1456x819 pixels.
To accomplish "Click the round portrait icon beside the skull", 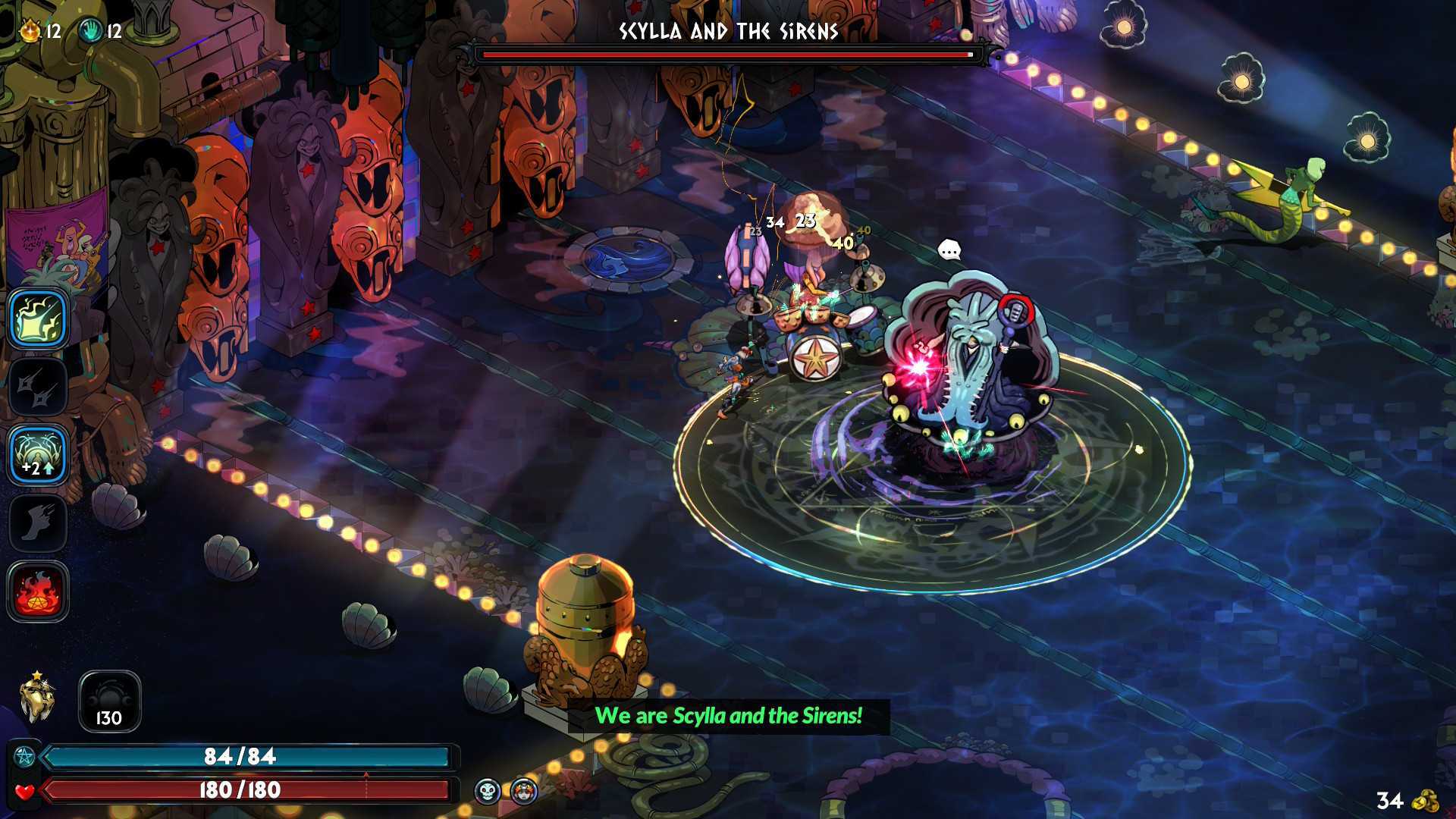I will tap(523, 792).
